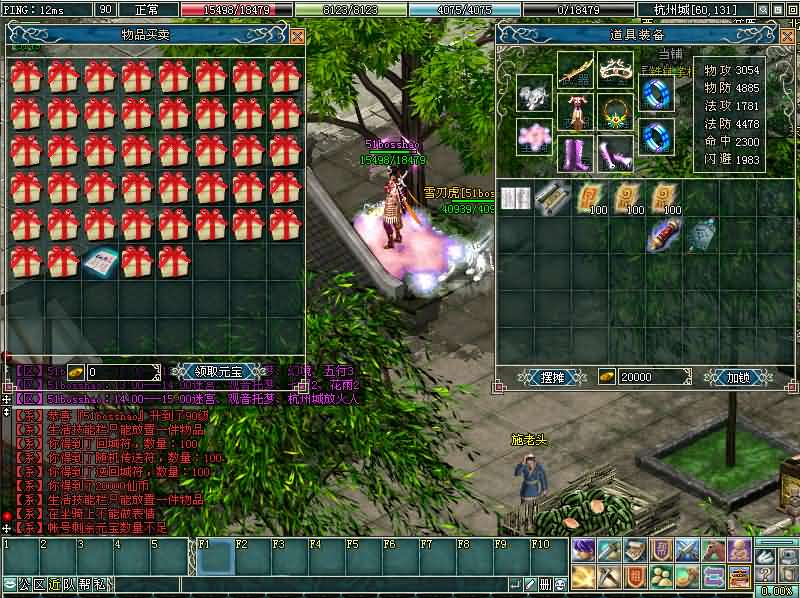Image resolution: width=800 pixels, height=598 pixels.
Task: Select the equipped sword weapon slot
Action: pos(576,70)
